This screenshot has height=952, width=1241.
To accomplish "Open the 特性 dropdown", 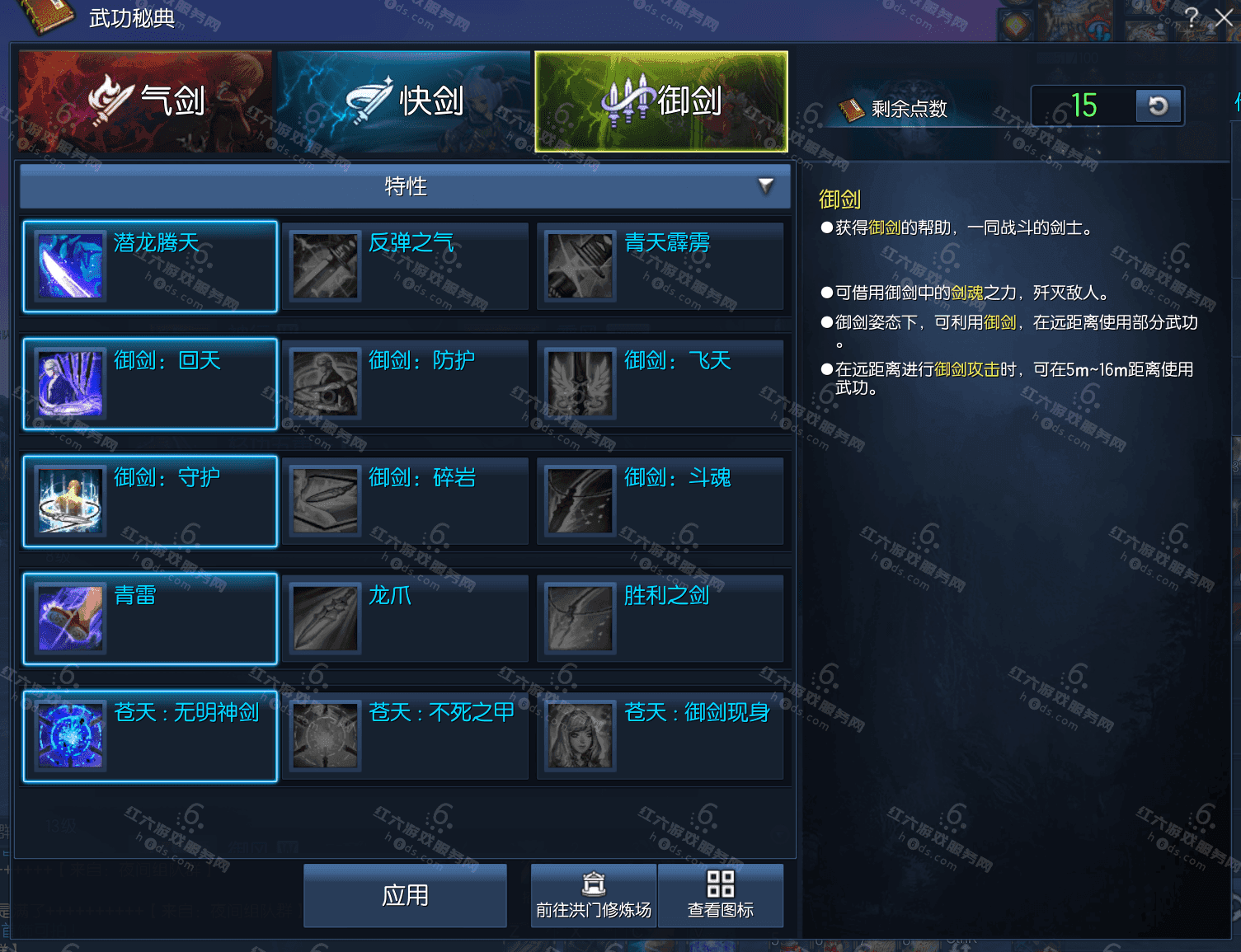I will point(403,186).
